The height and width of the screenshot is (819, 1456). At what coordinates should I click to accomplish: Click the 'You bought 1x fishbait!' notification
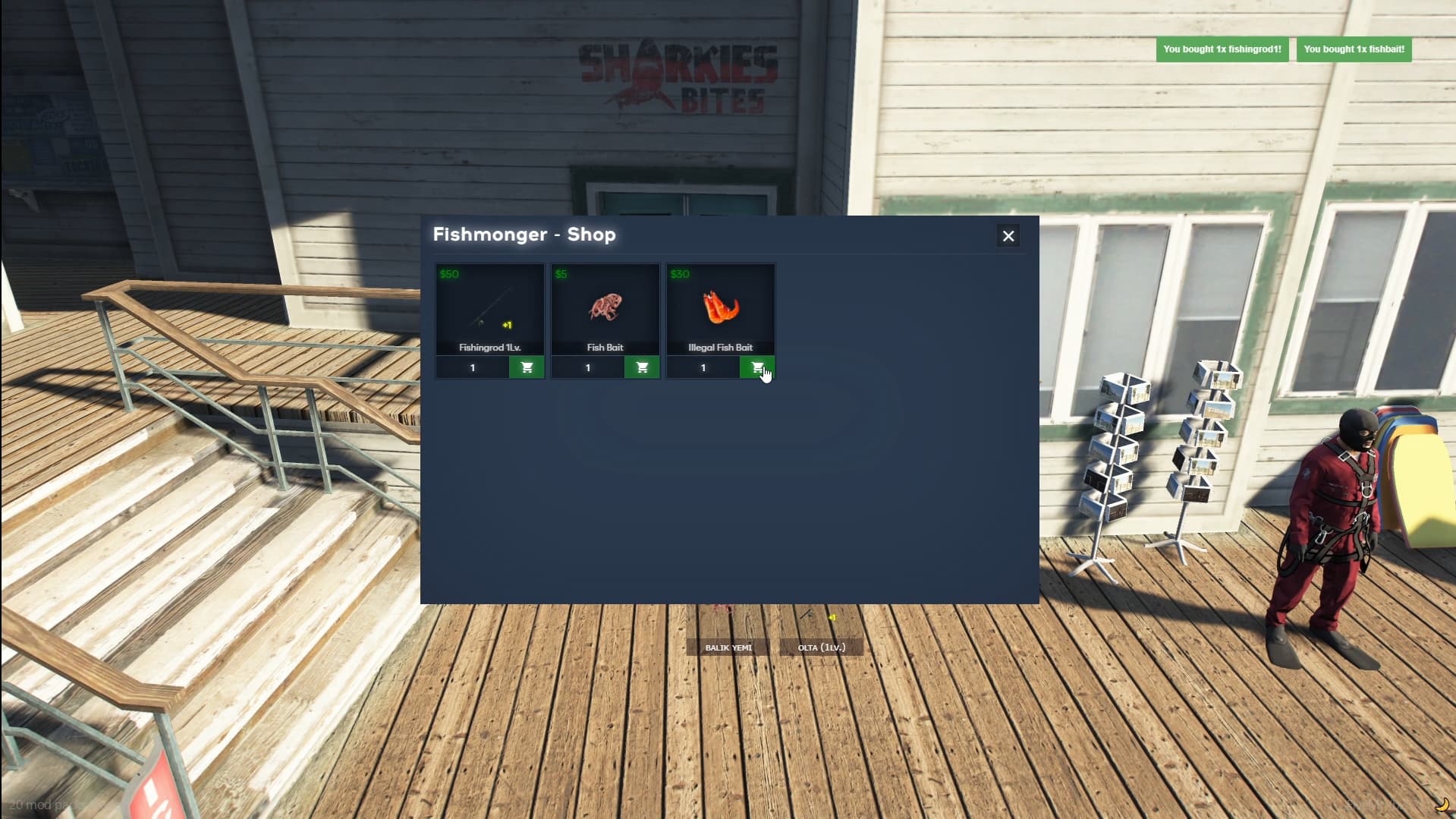[x=1354, y=49]
